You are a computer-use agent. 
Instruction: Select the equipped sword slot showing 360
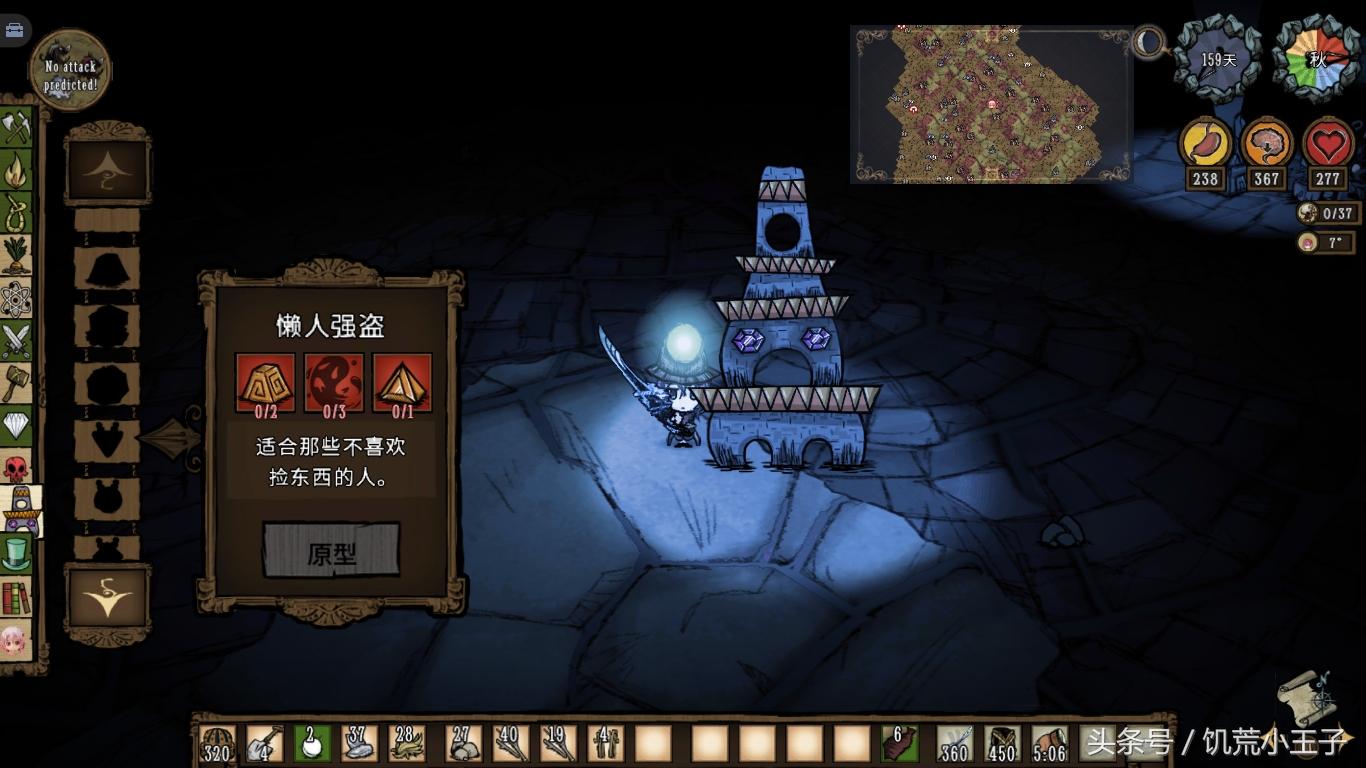coord(954,743)
